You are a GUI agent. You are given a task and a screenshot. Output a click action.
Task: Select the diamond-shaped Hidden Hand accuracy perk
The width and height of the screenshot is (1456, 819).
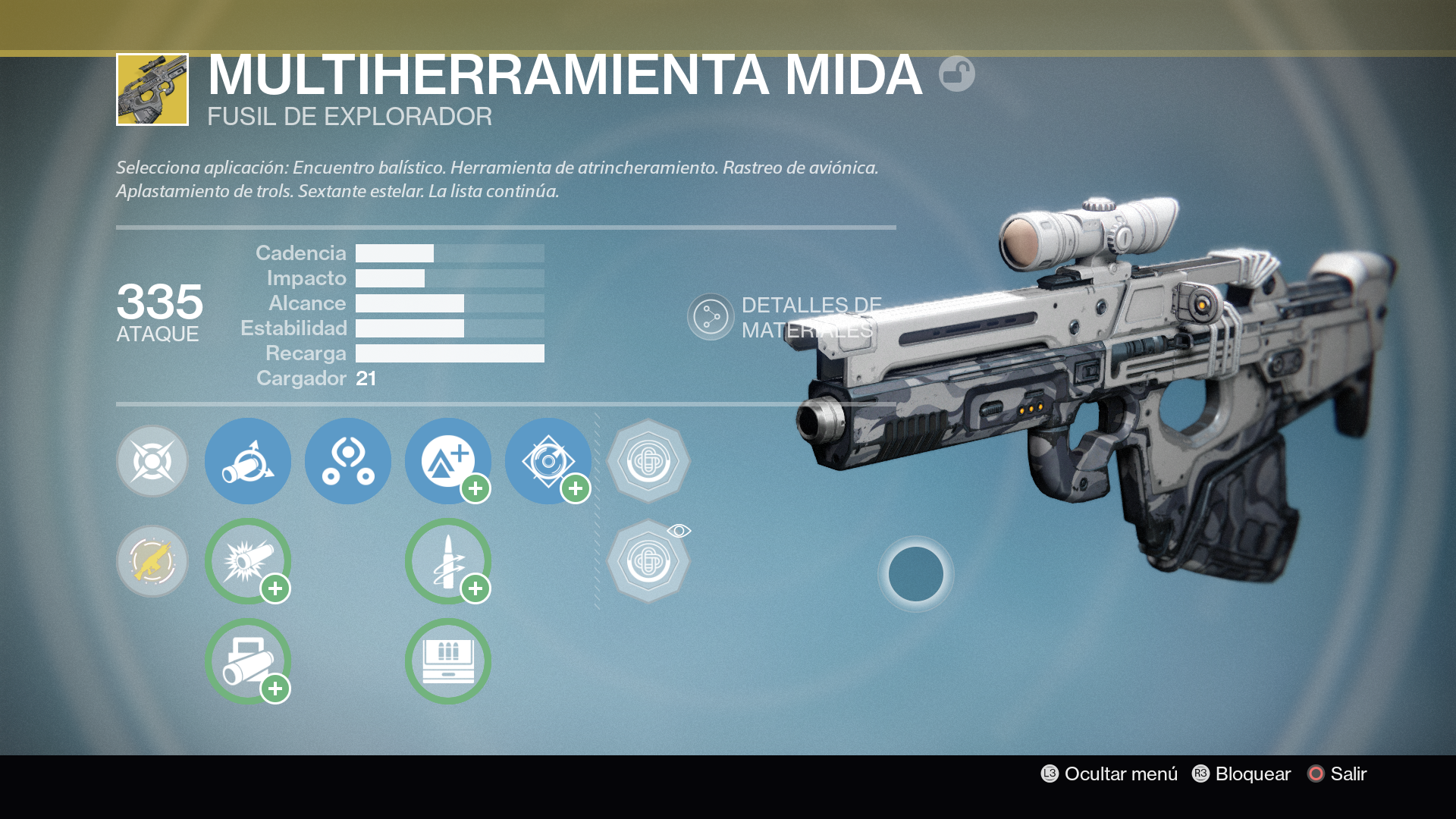[549, 461]
